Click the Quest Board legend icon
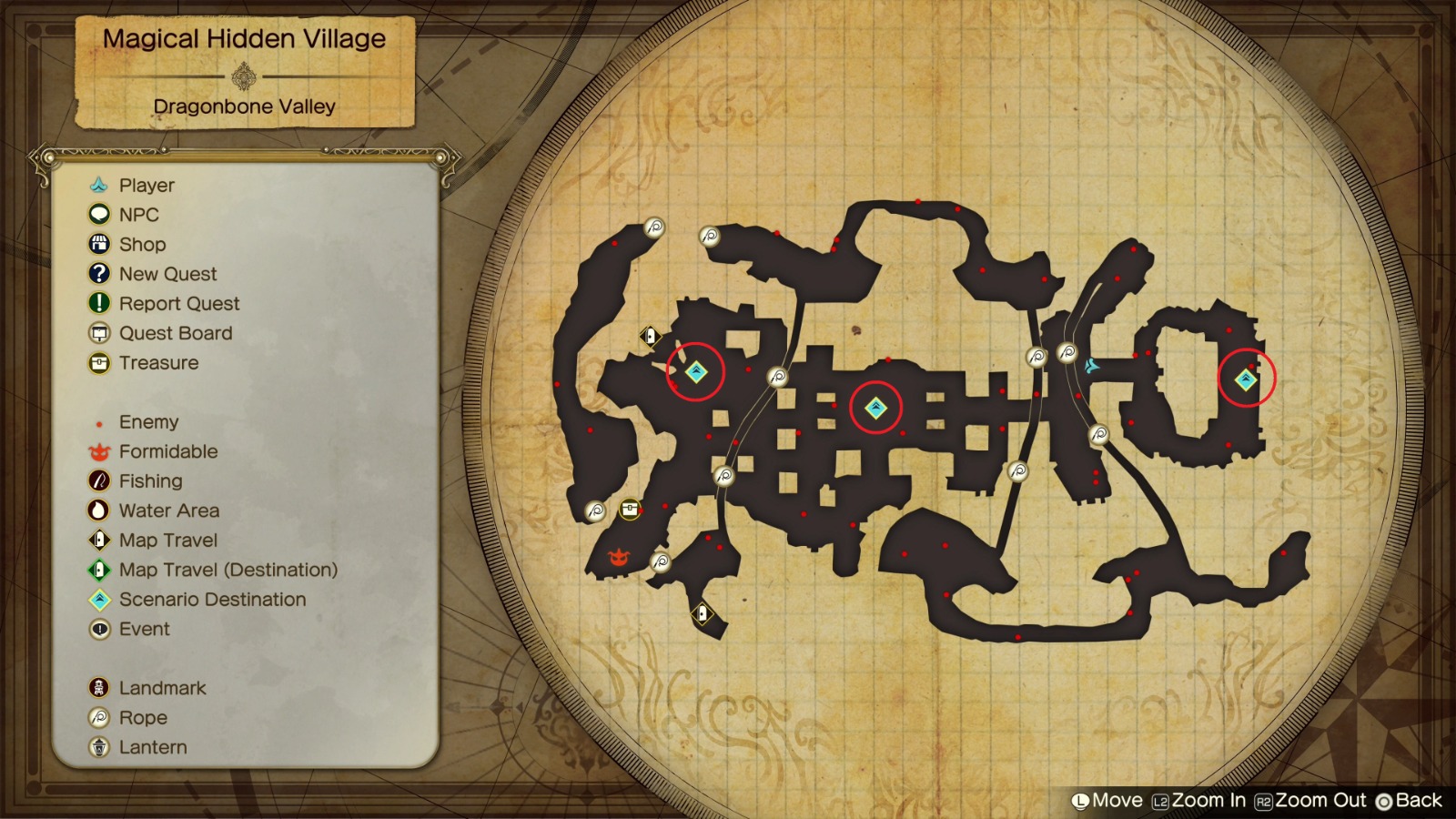This screenshot has width=1456, height=819. [97, 333]
